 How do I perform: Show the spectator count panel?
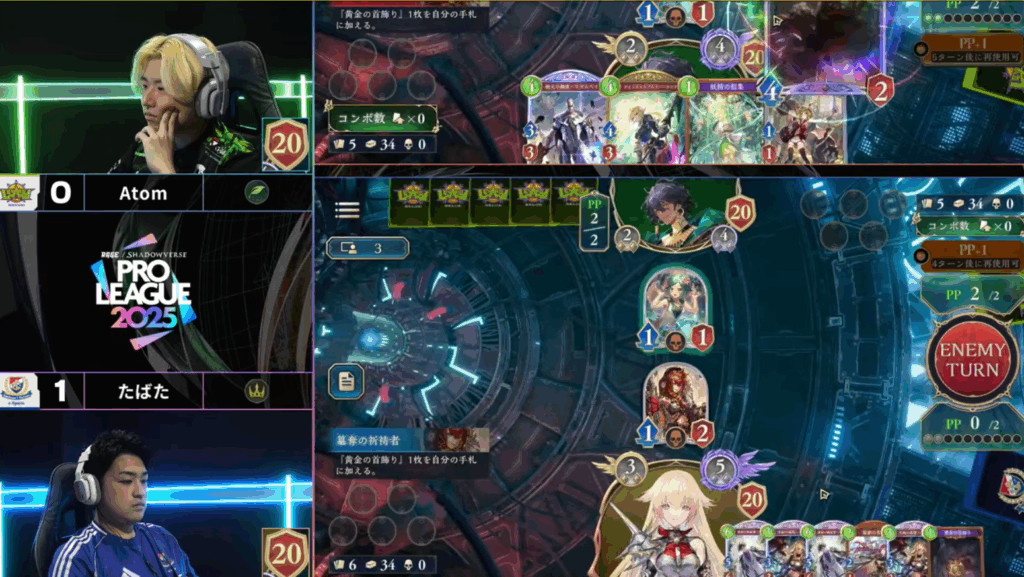tap(367, 247)
